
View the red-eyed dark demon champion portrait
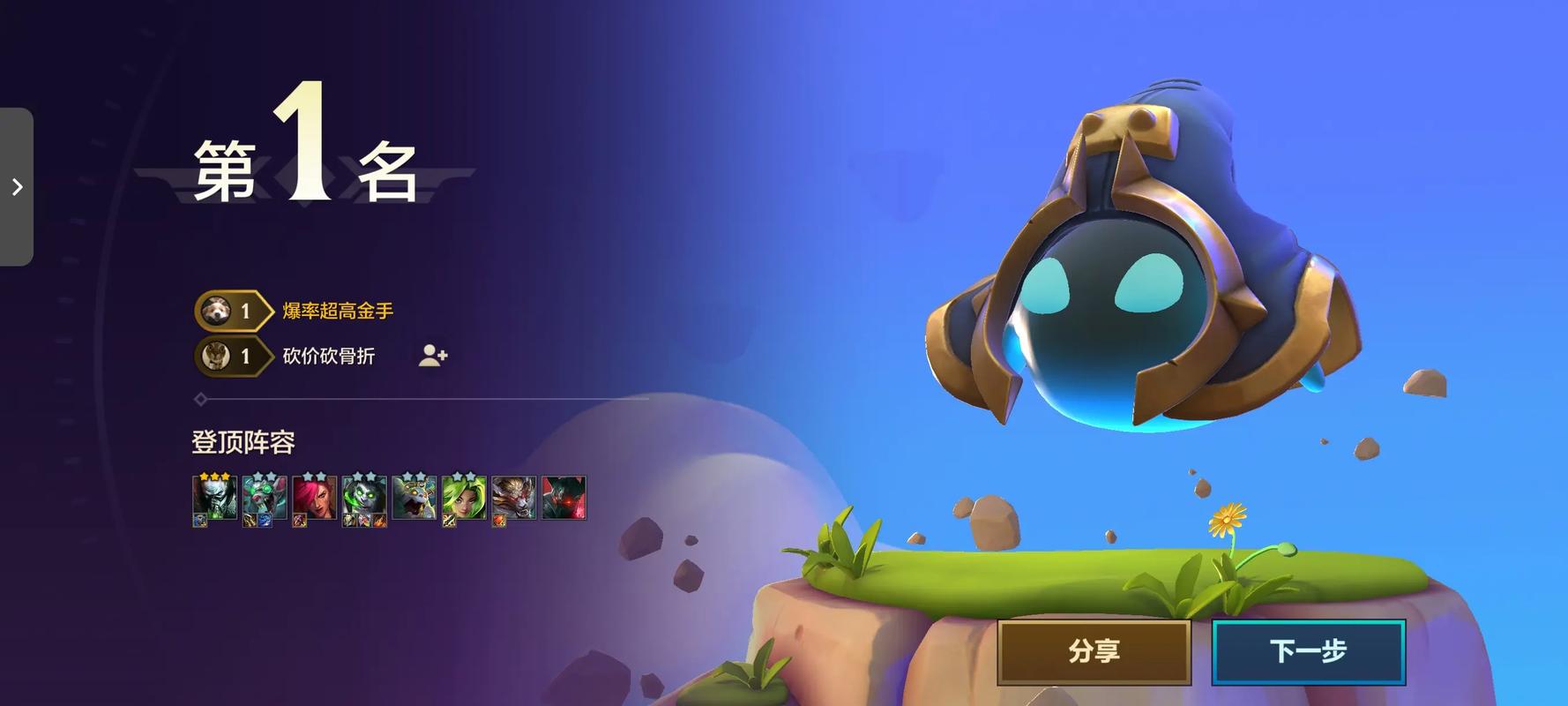pos(564,498)
